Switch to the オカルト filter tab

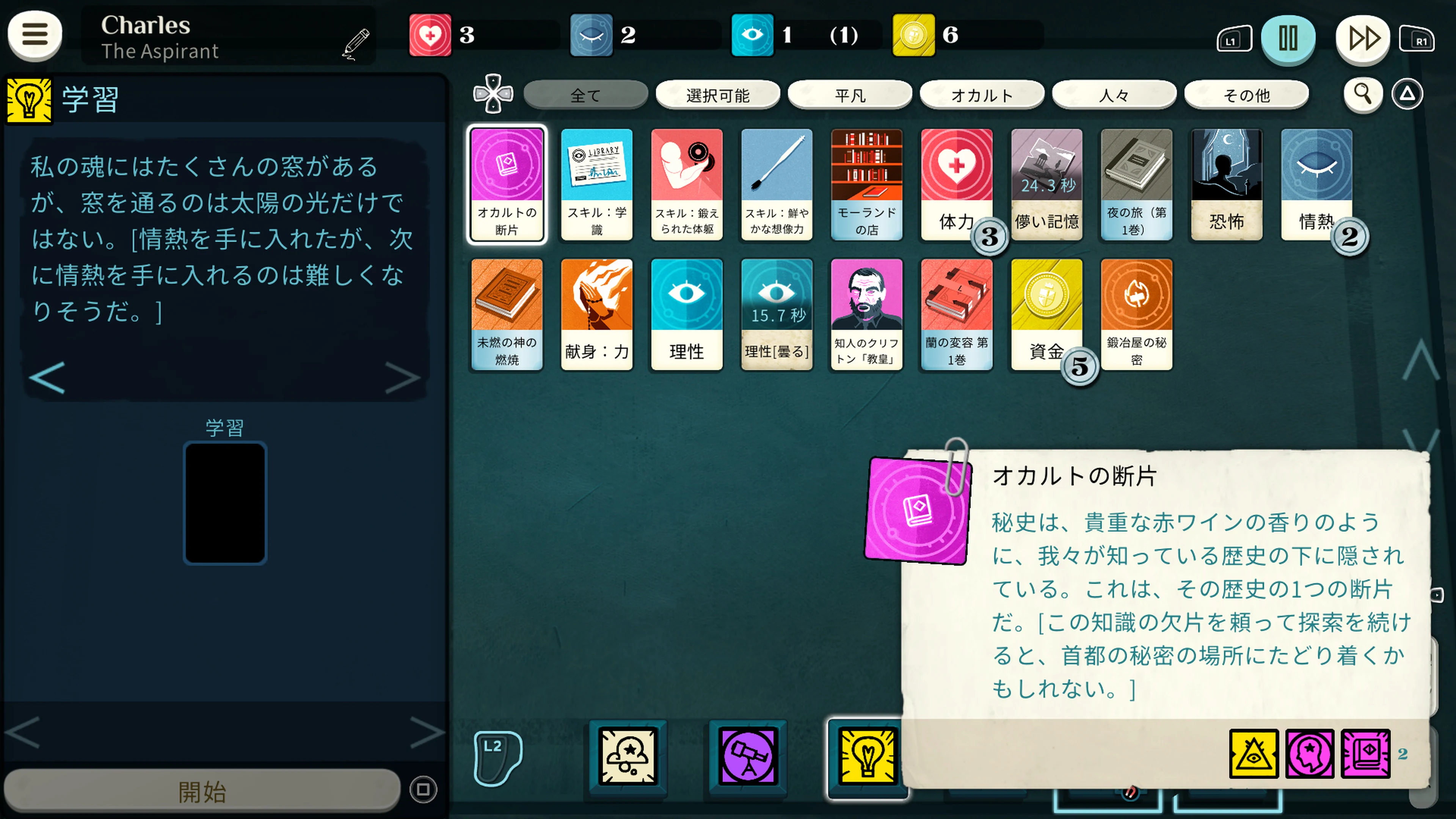(x=982, y=94)
